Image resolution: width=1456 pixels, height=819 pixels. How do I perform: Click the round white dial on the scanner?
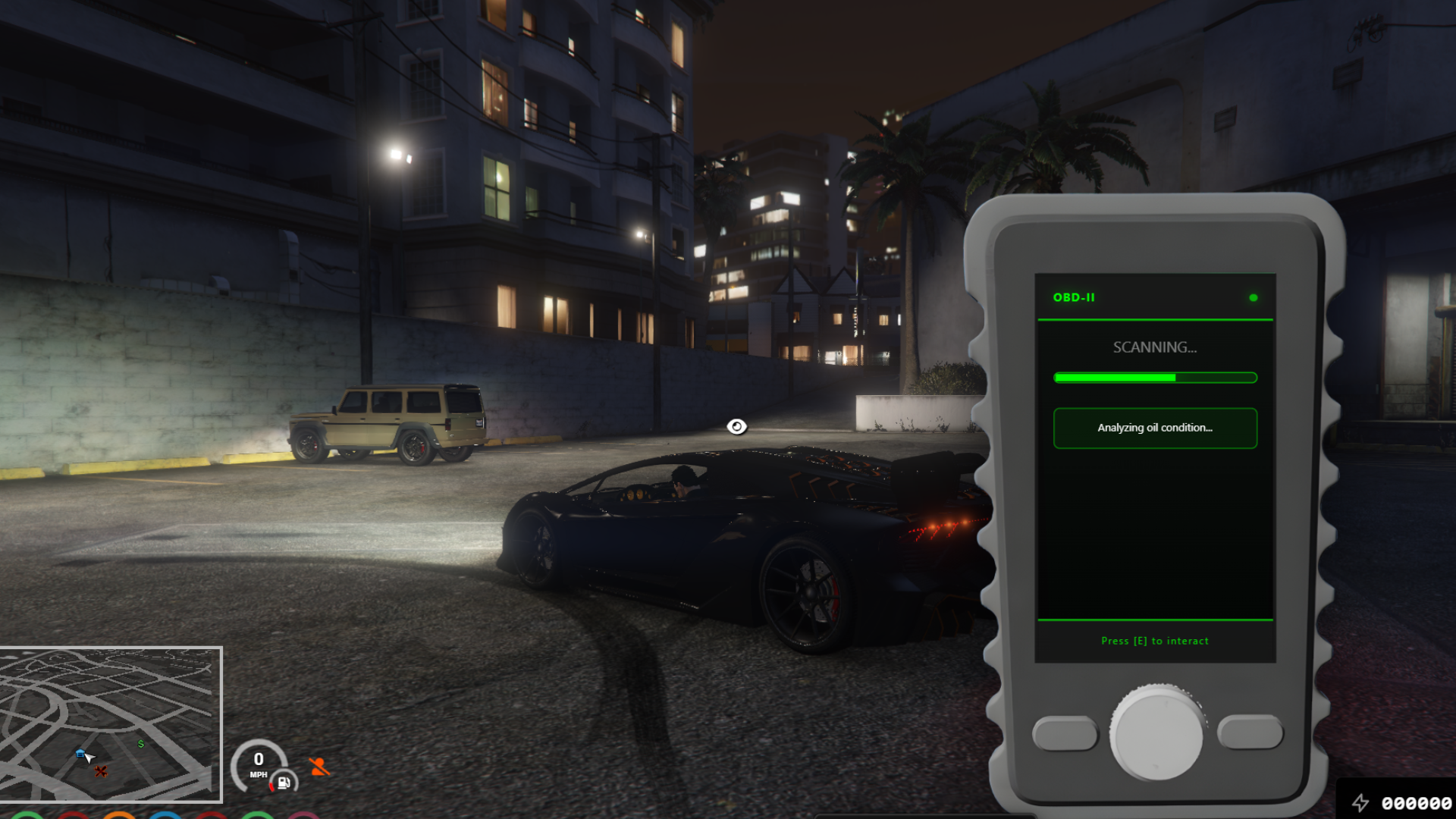click(x=1156, y=733)
